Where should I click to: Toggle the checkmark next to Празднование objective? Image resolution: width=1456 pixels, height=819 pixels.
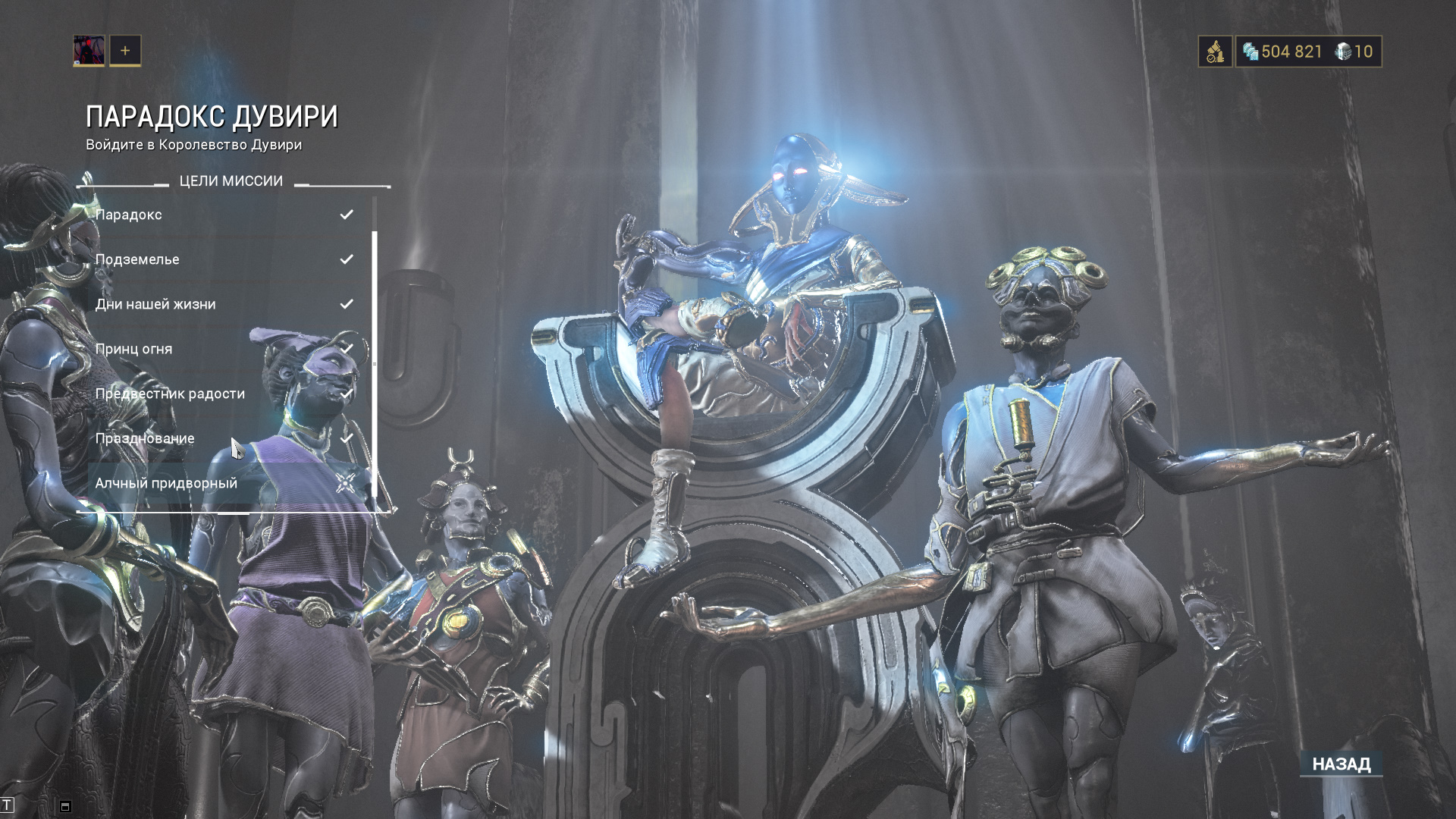point(348,438)
